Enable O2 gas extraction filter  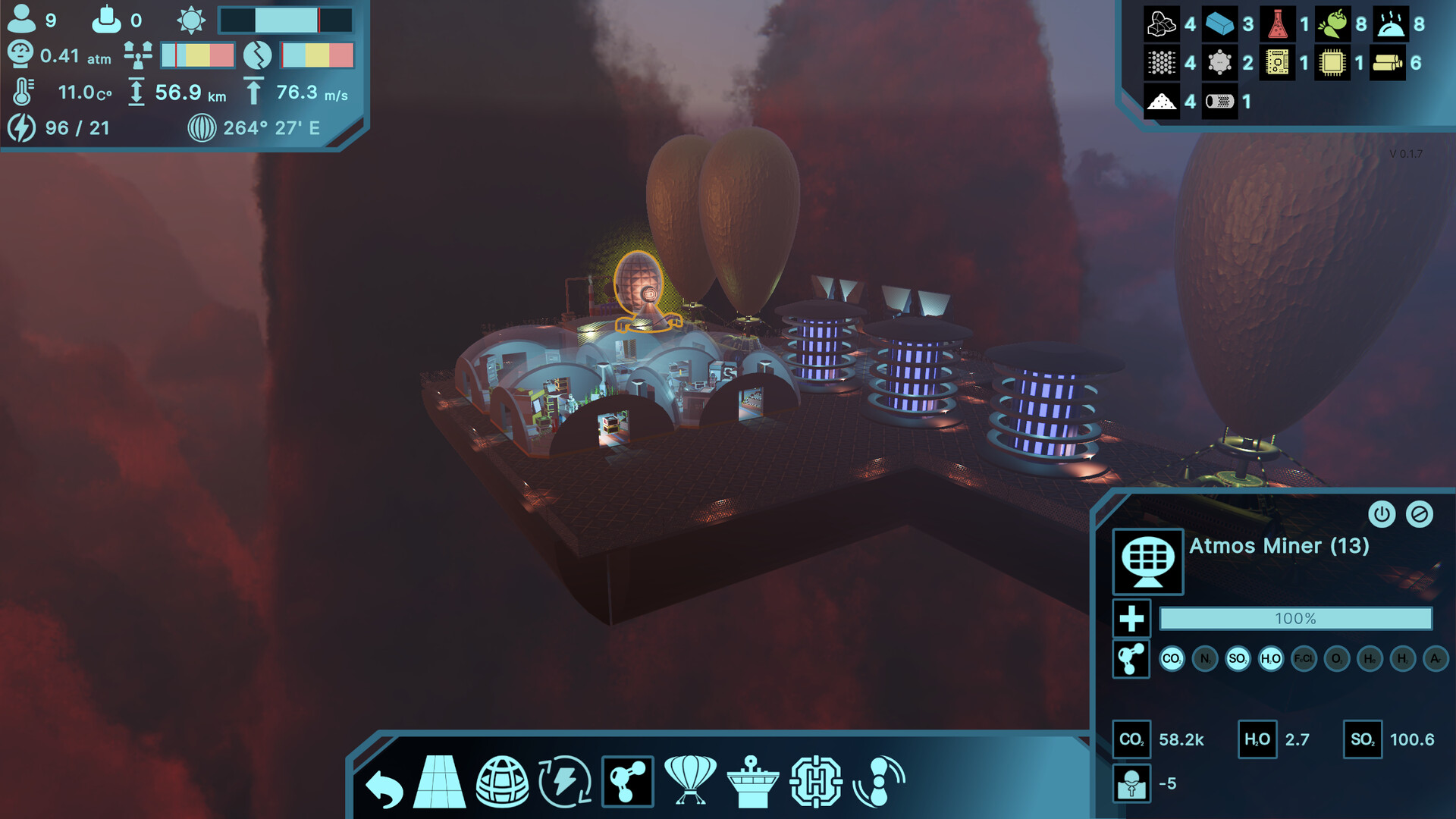tap(1337, 658)
